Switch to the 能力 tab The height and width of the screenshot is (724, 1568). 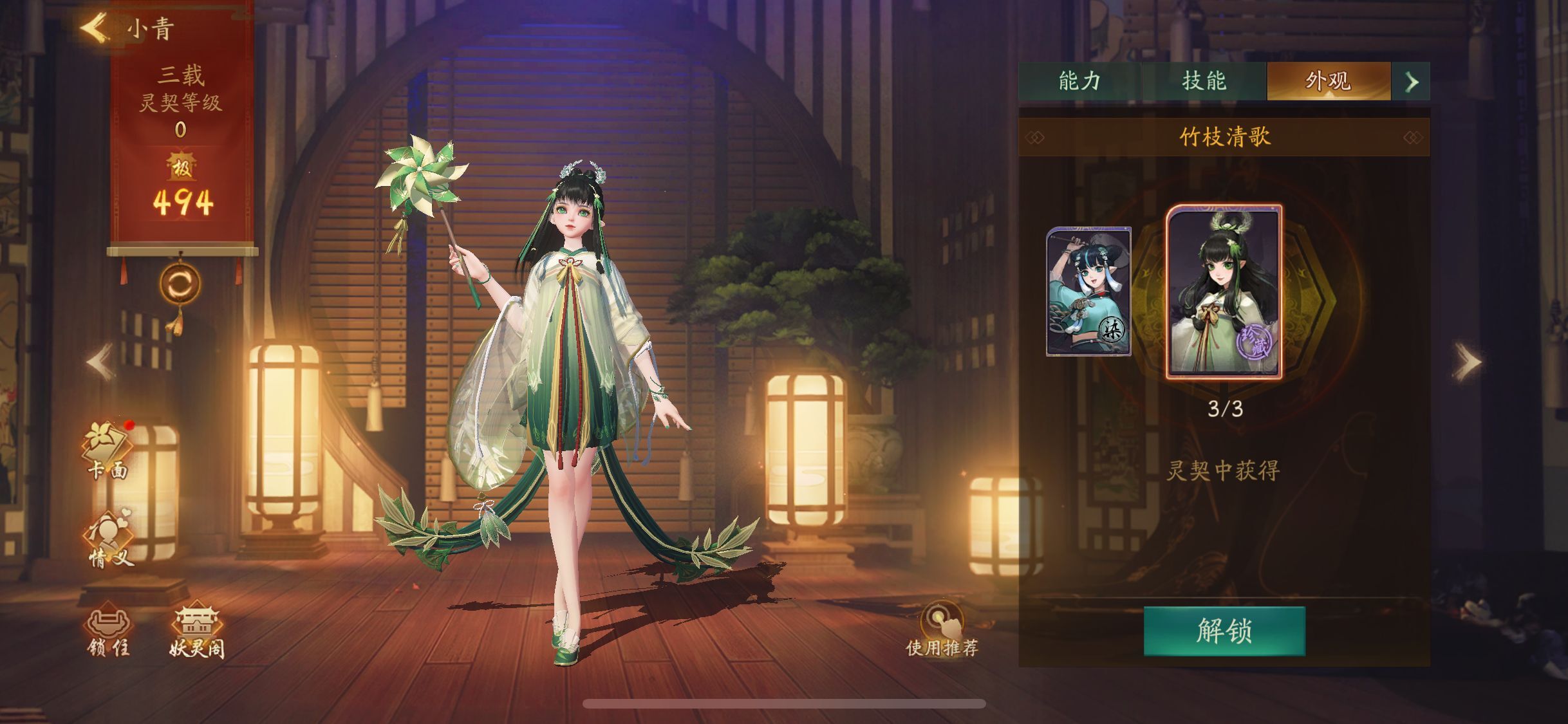[1079, 81]
